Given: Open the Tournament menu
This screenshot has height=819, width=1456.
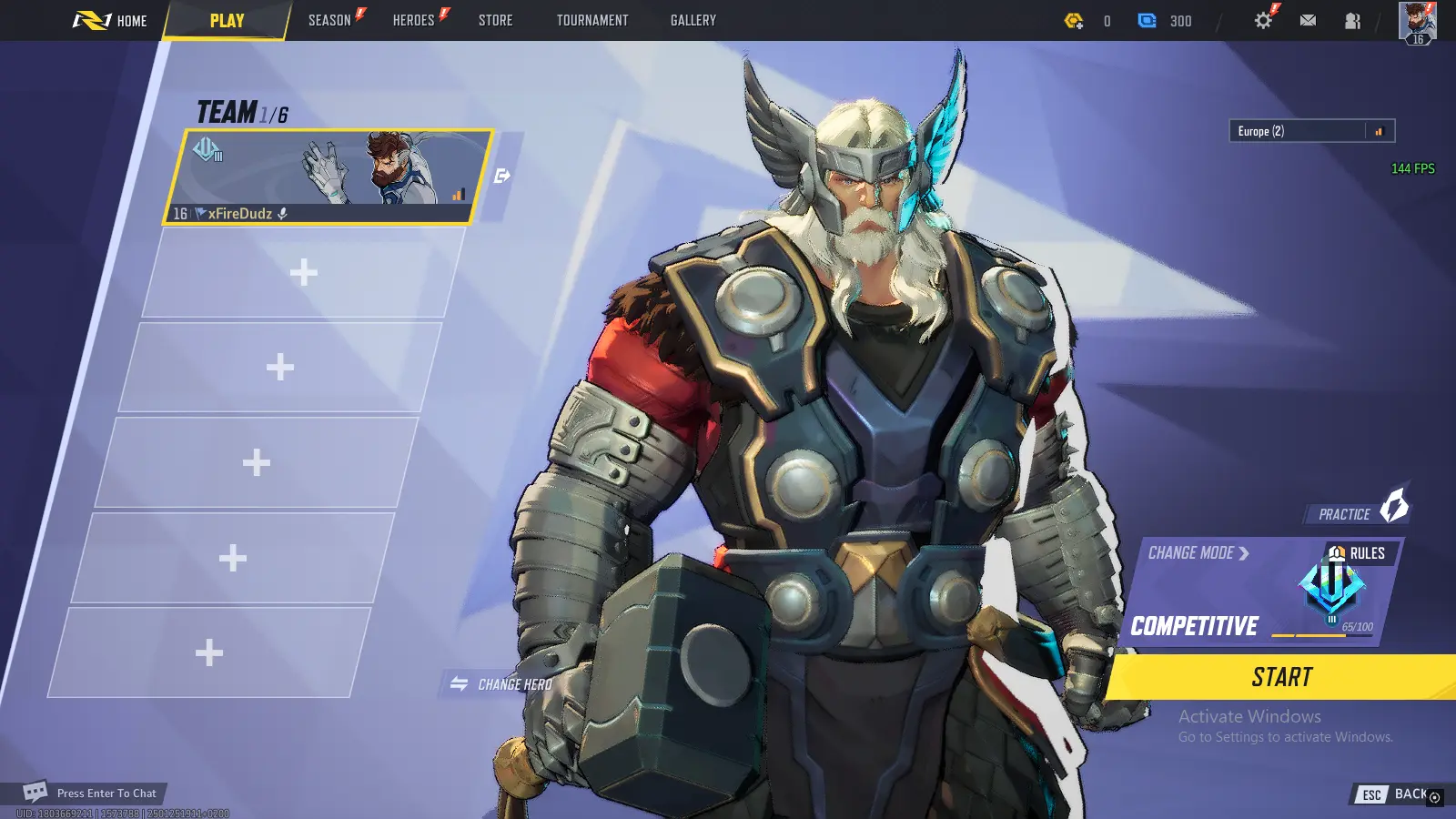Looking at the screenshot, I should 591,19.
